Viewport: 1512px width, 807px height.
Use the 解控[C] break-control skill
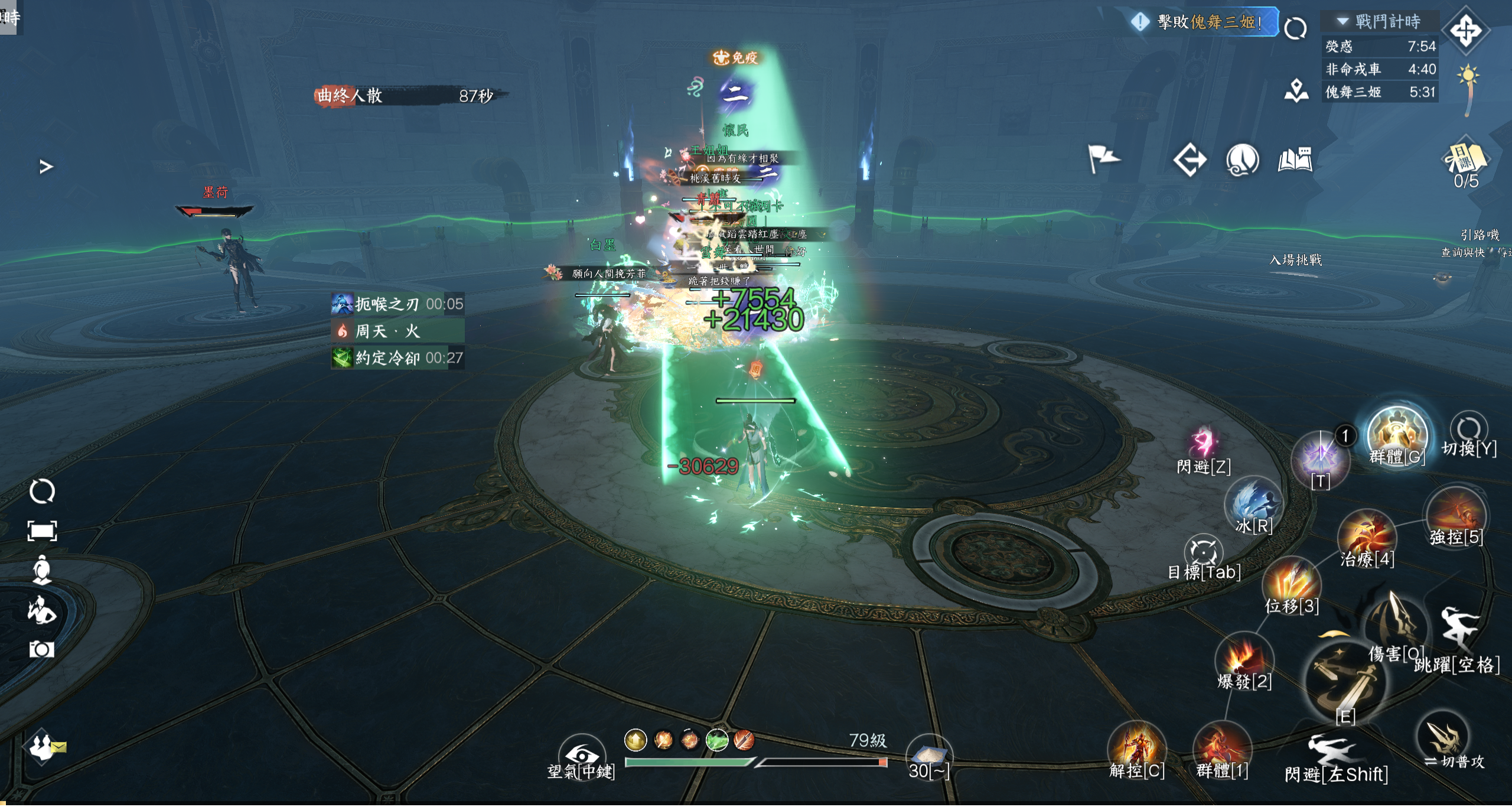pos(1136,748)
